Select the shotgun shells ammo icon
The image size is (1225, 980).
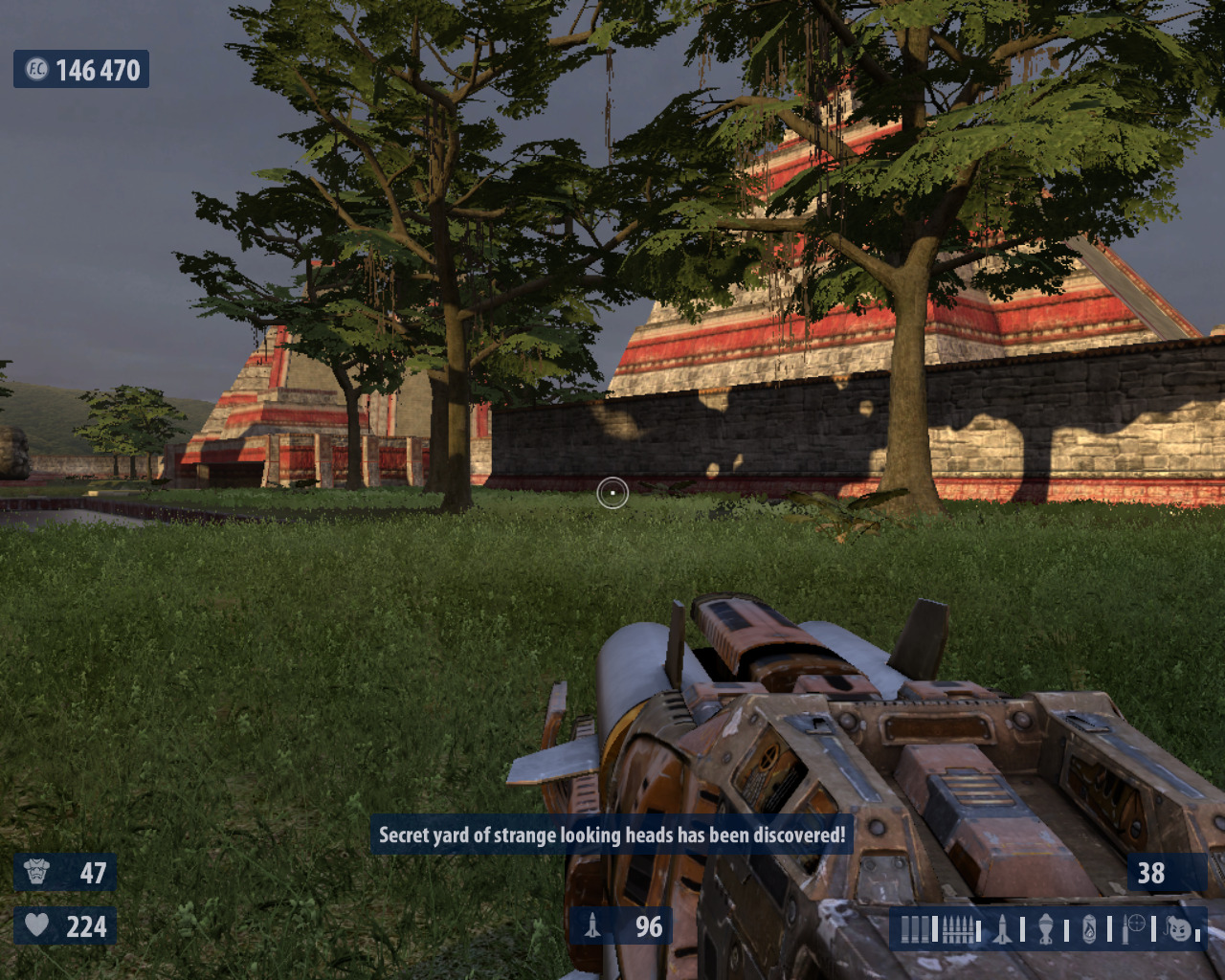[x=914, y=928]
